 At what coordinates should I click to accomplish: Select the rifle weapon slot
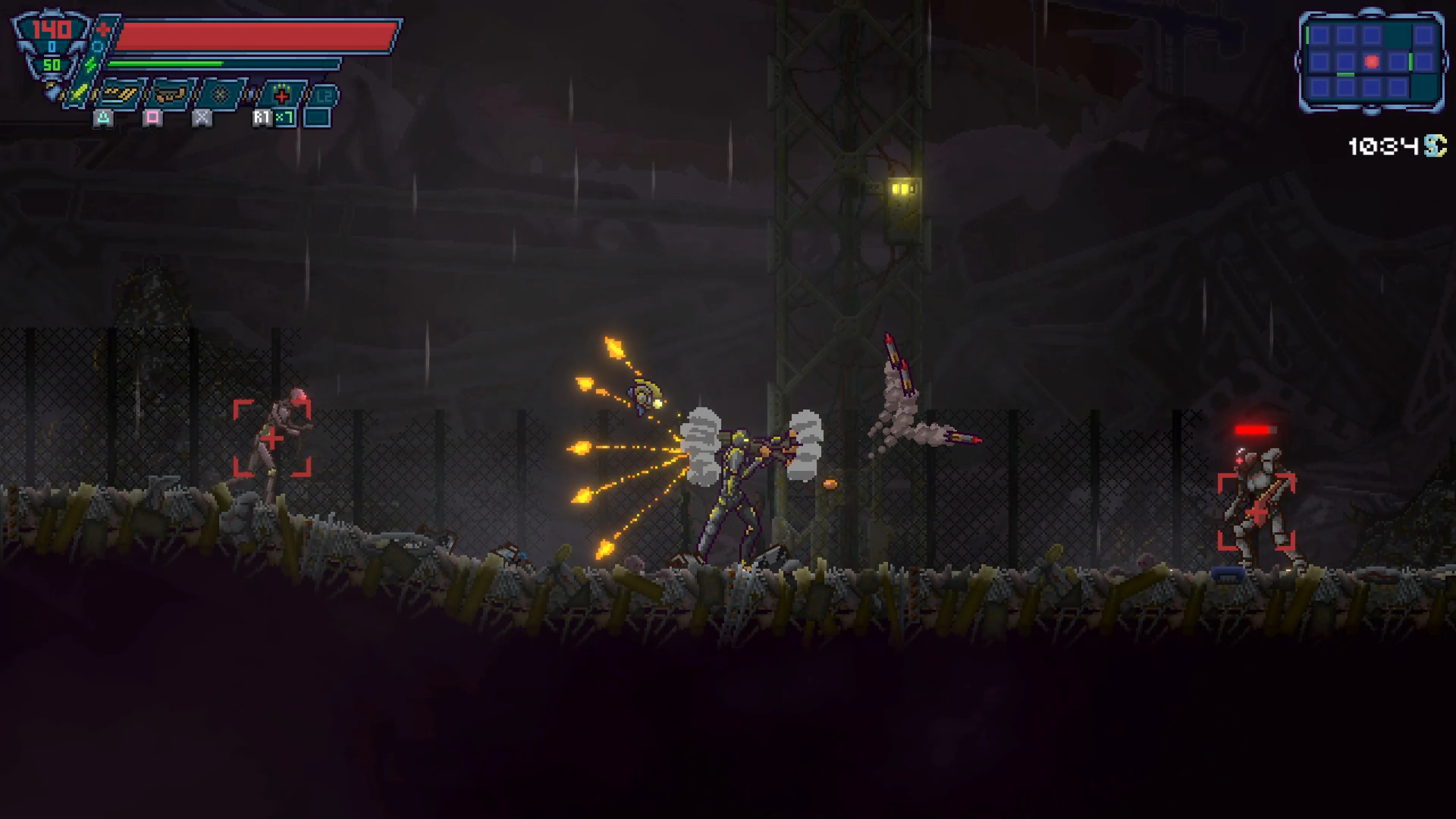[120, 93]
